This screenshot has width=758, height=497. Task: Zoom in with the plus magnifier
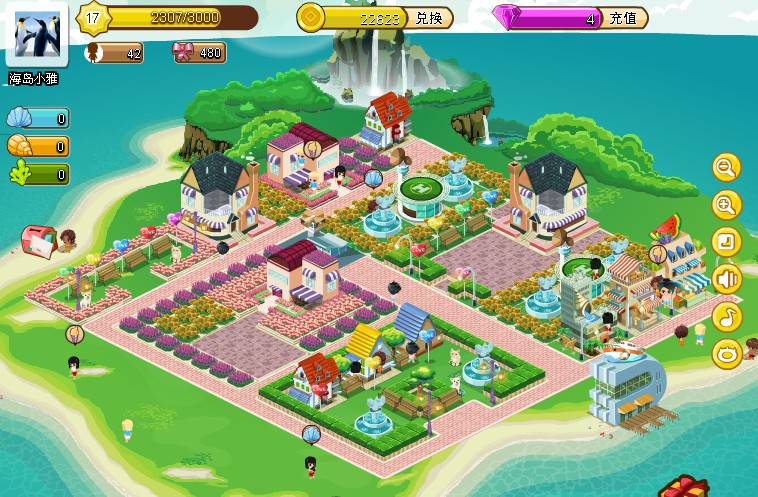point(726,205)
